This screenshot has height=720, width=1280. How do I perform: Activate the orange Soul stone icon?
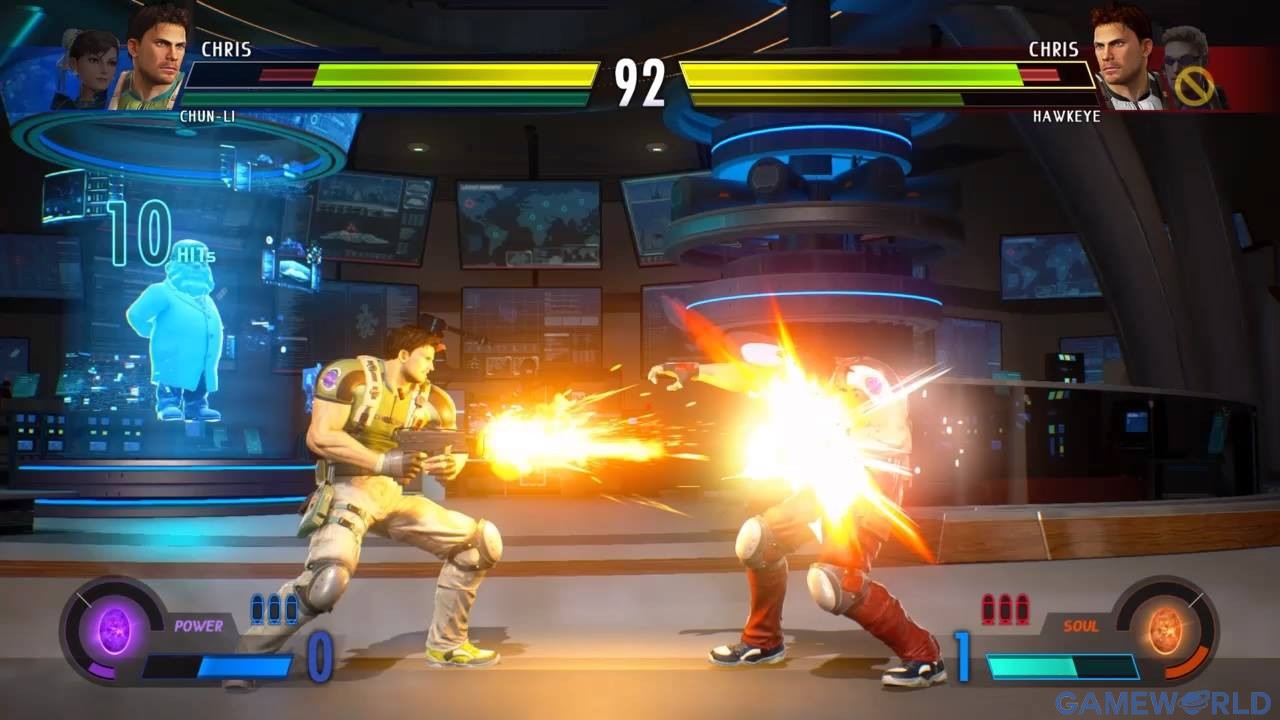click(1163, 628)
